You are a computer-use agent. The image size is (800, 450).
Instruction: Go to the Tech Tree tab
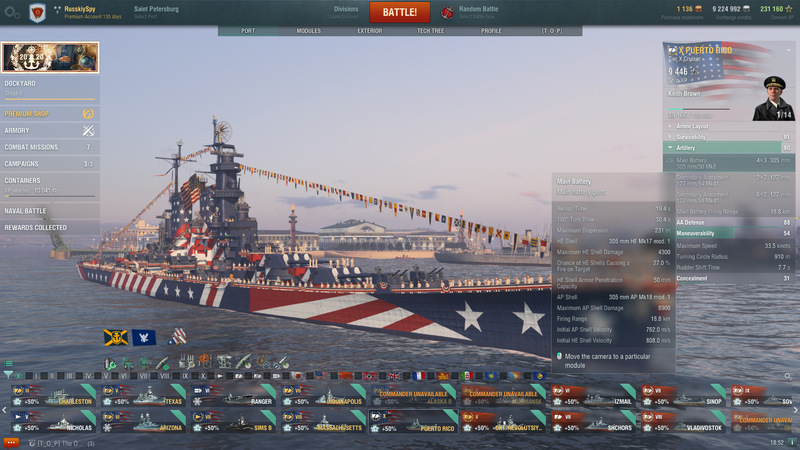431,31
